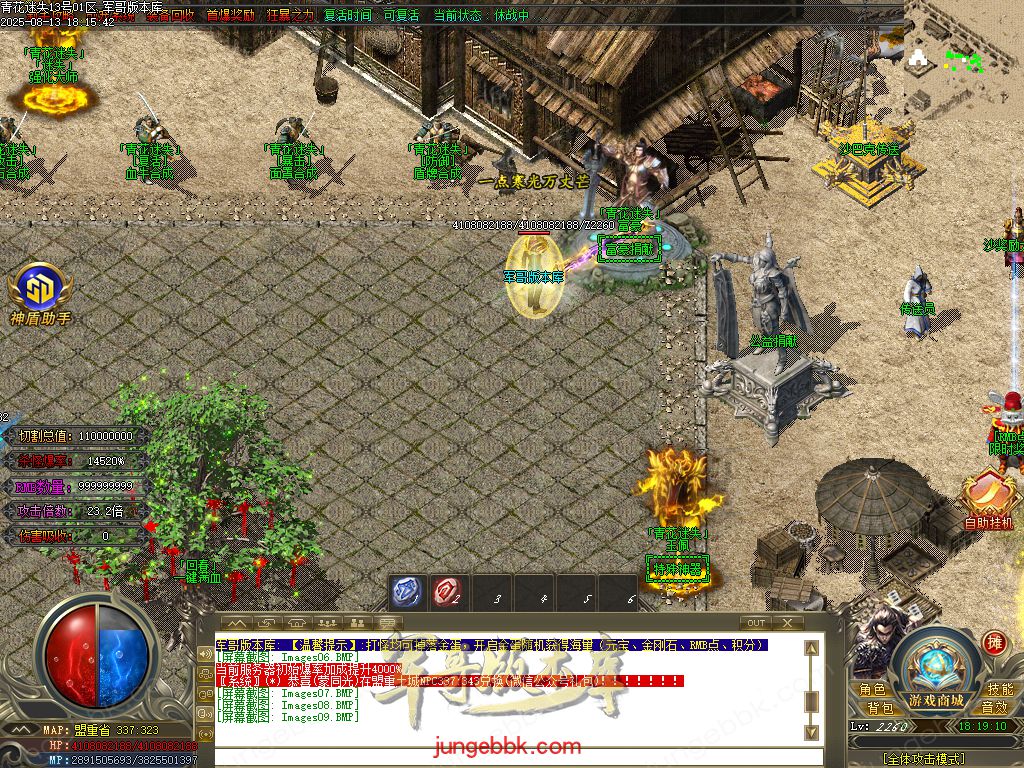The image size is (1024, 768).
Task: Click the OUT button above the chat
Action: point(756,623)
